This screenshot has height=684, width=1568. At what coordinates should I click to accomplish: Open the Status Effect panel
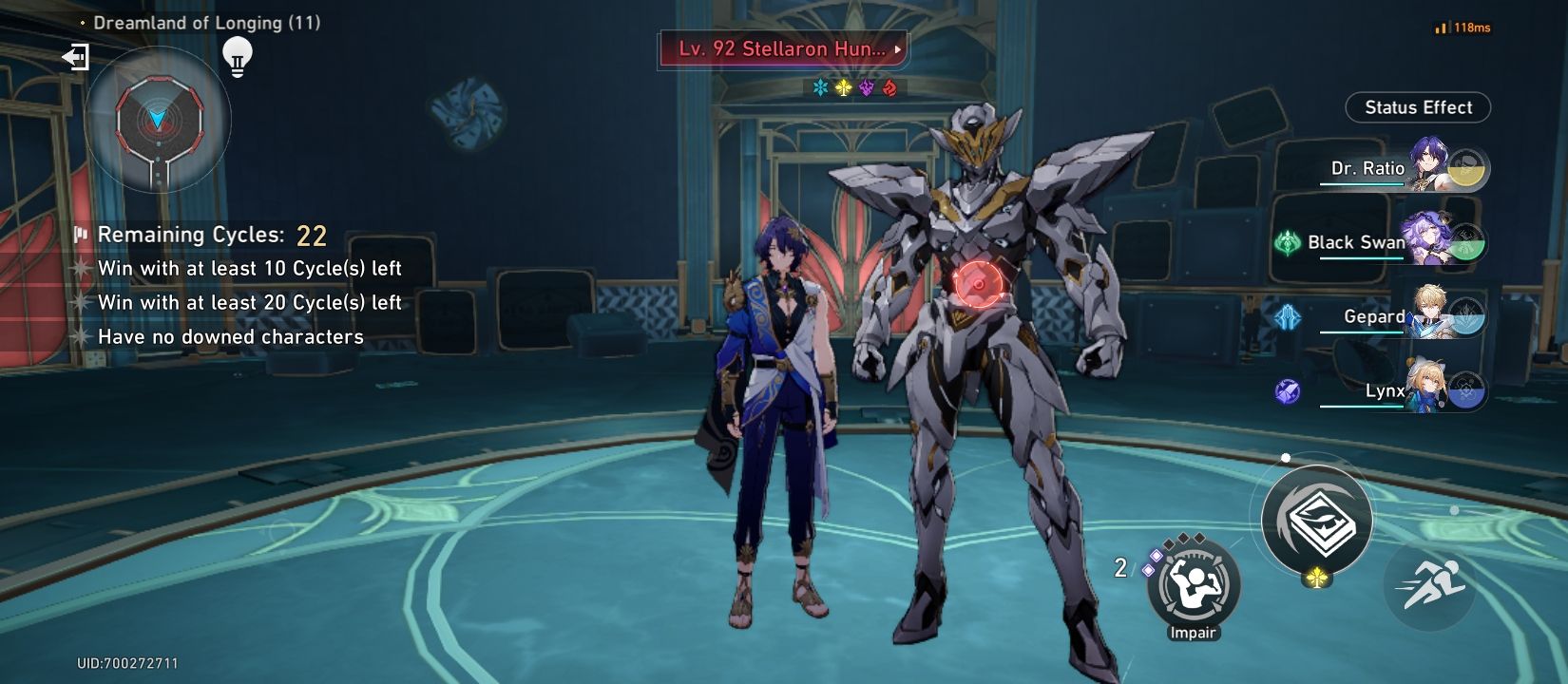tap(1419, 107)
